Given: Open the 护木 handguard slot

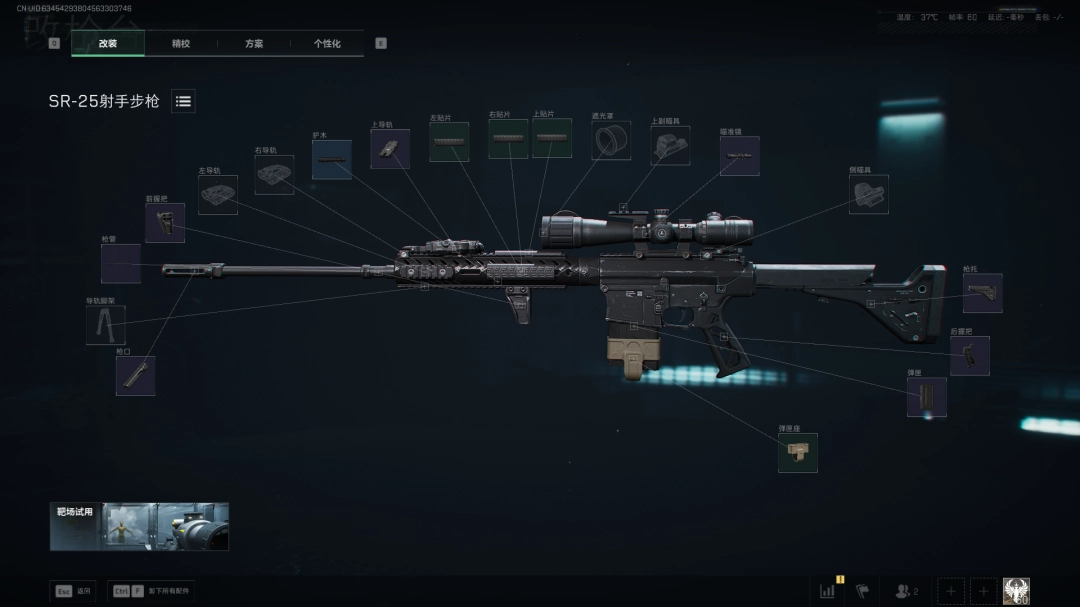Looking at the screenshot, I should tap(331, 159).
